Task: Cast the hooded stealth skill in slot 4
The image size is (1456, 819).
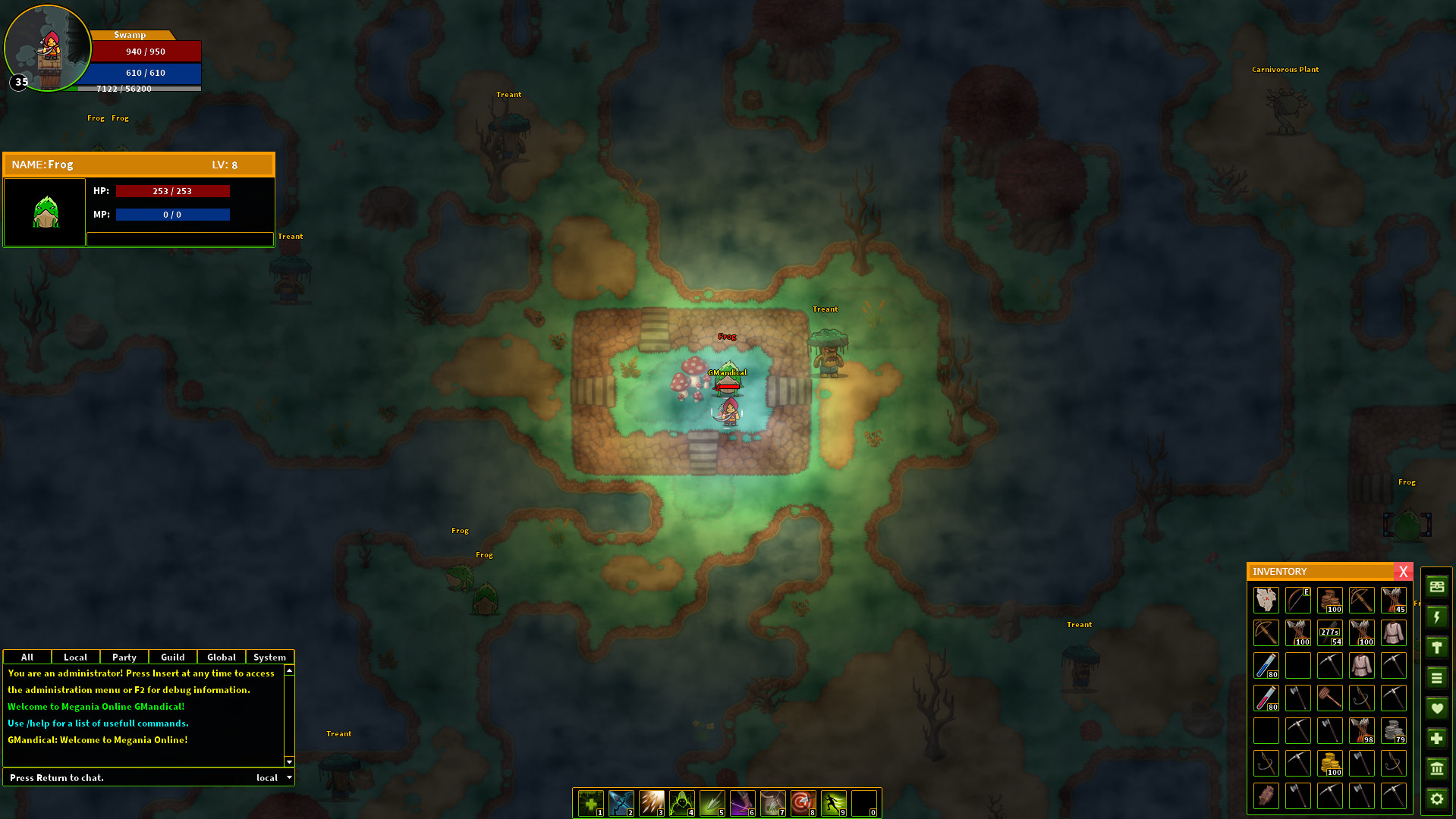Action: click(x=681, y=802)
